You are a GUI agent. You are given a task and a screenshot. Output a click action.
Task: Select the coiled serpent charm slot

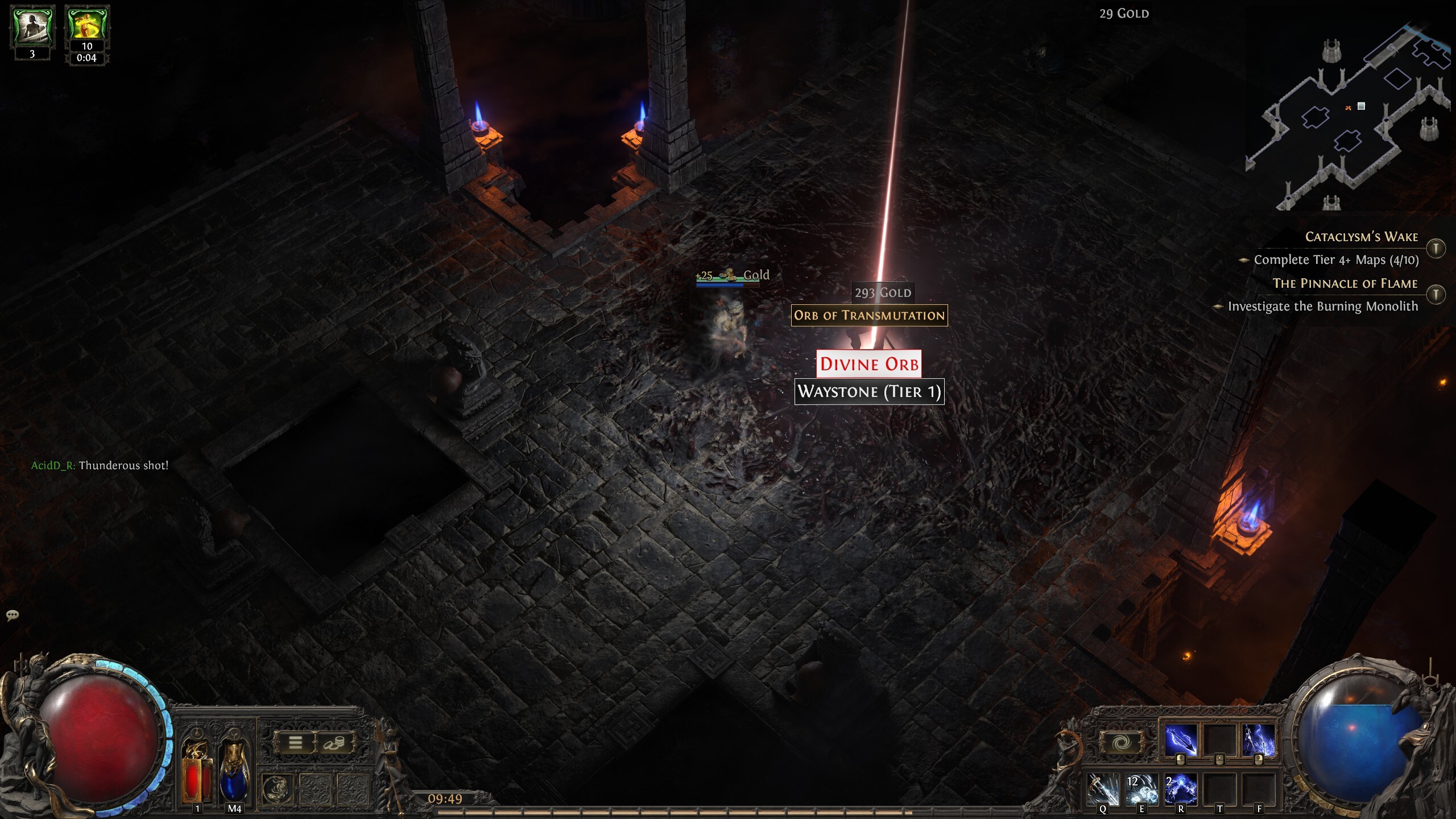278,788
